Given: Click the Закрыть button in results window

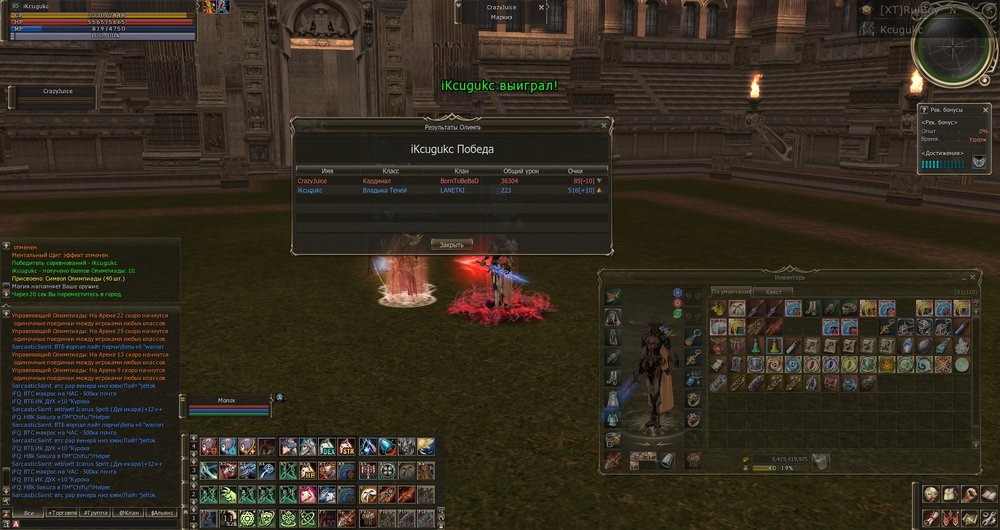Looking at the screenshot, I should pyautogui.click(x=451, y=244).
